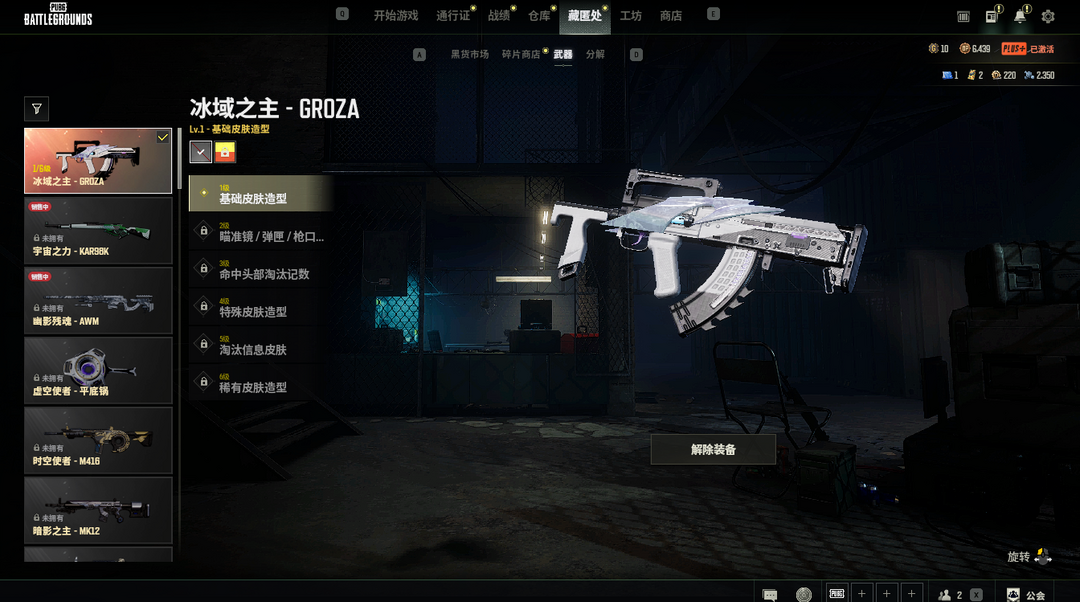Choose the 分解 salvage sub-tab

click(x=595, y=54)
